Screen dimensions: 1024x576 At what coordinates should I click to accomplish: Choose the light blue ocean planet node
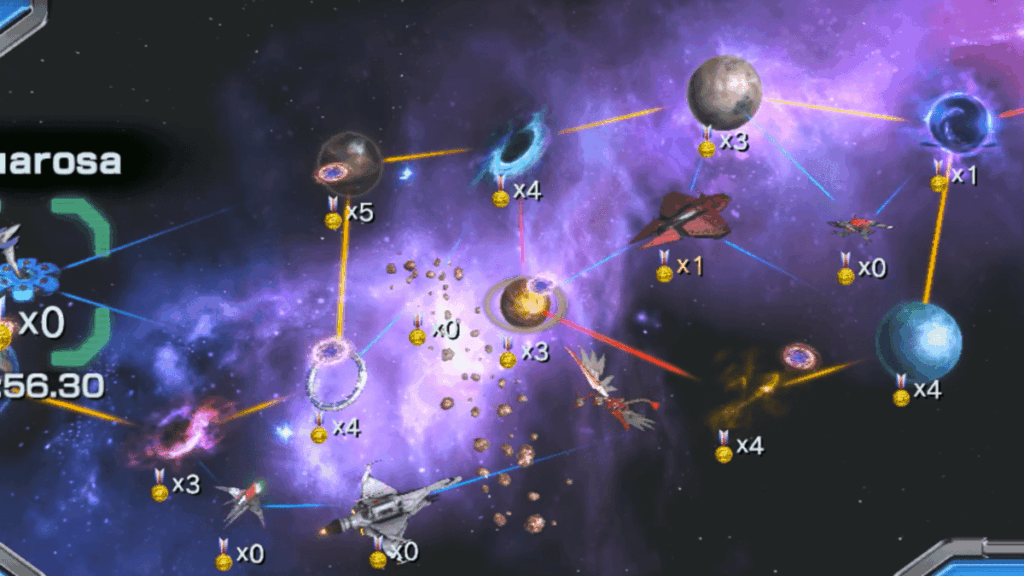918,340
